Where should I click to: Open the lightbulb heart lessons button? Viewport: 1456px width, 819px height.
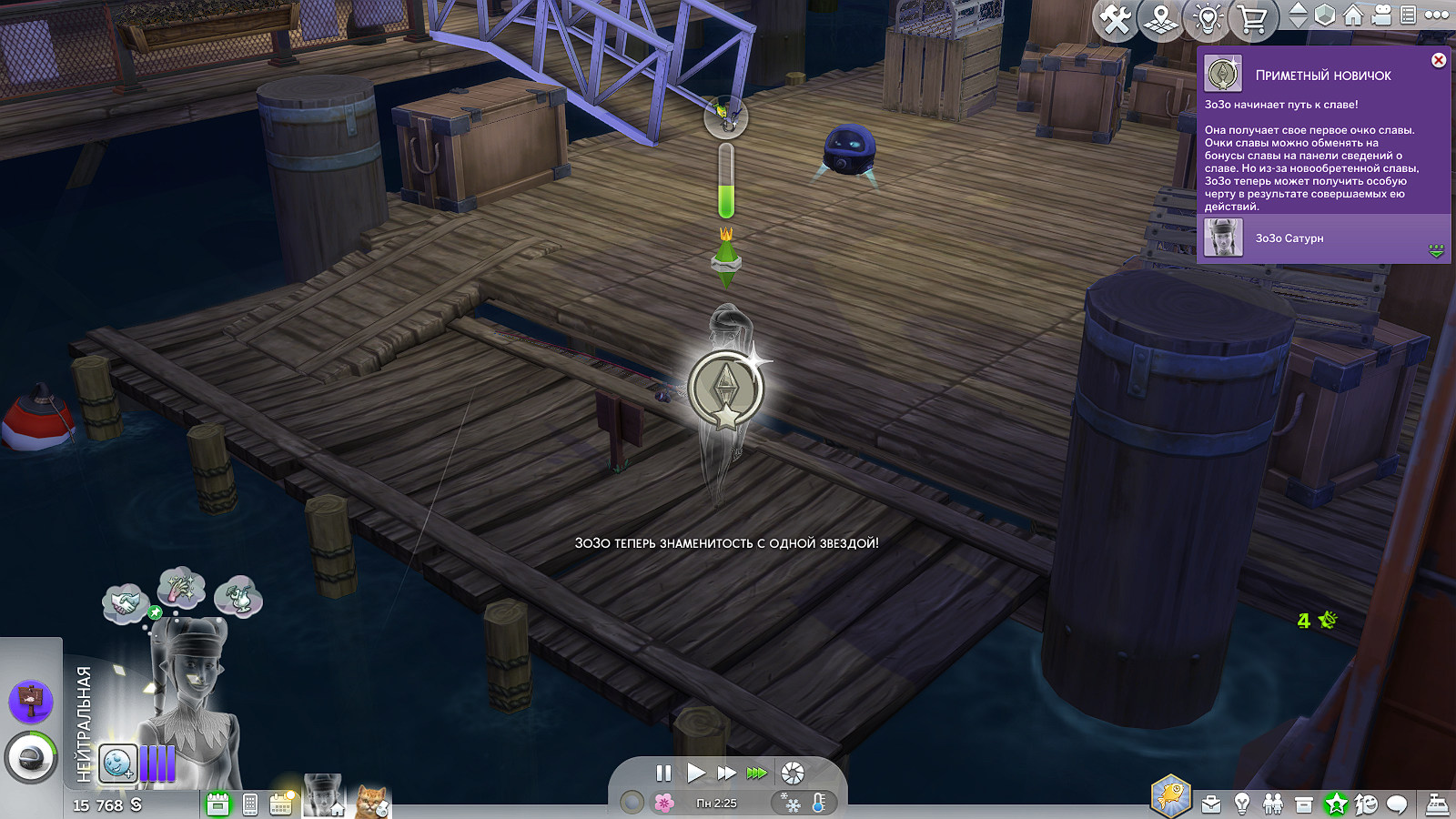[x=1208, y=19]
